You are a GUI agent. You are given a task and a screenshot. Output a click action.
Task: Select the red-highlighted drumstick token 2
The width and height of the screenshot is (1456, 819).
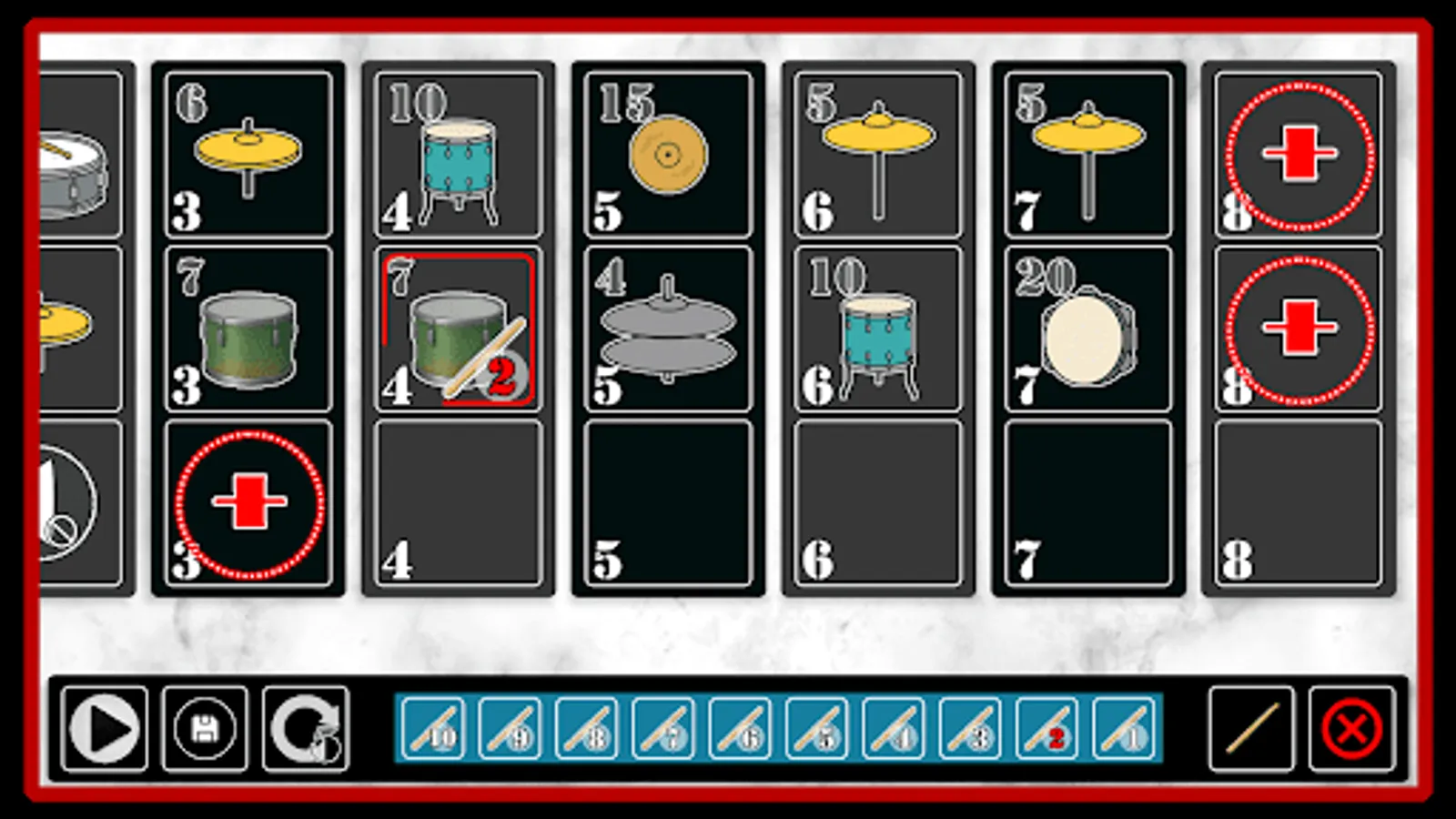[1046, 728]
